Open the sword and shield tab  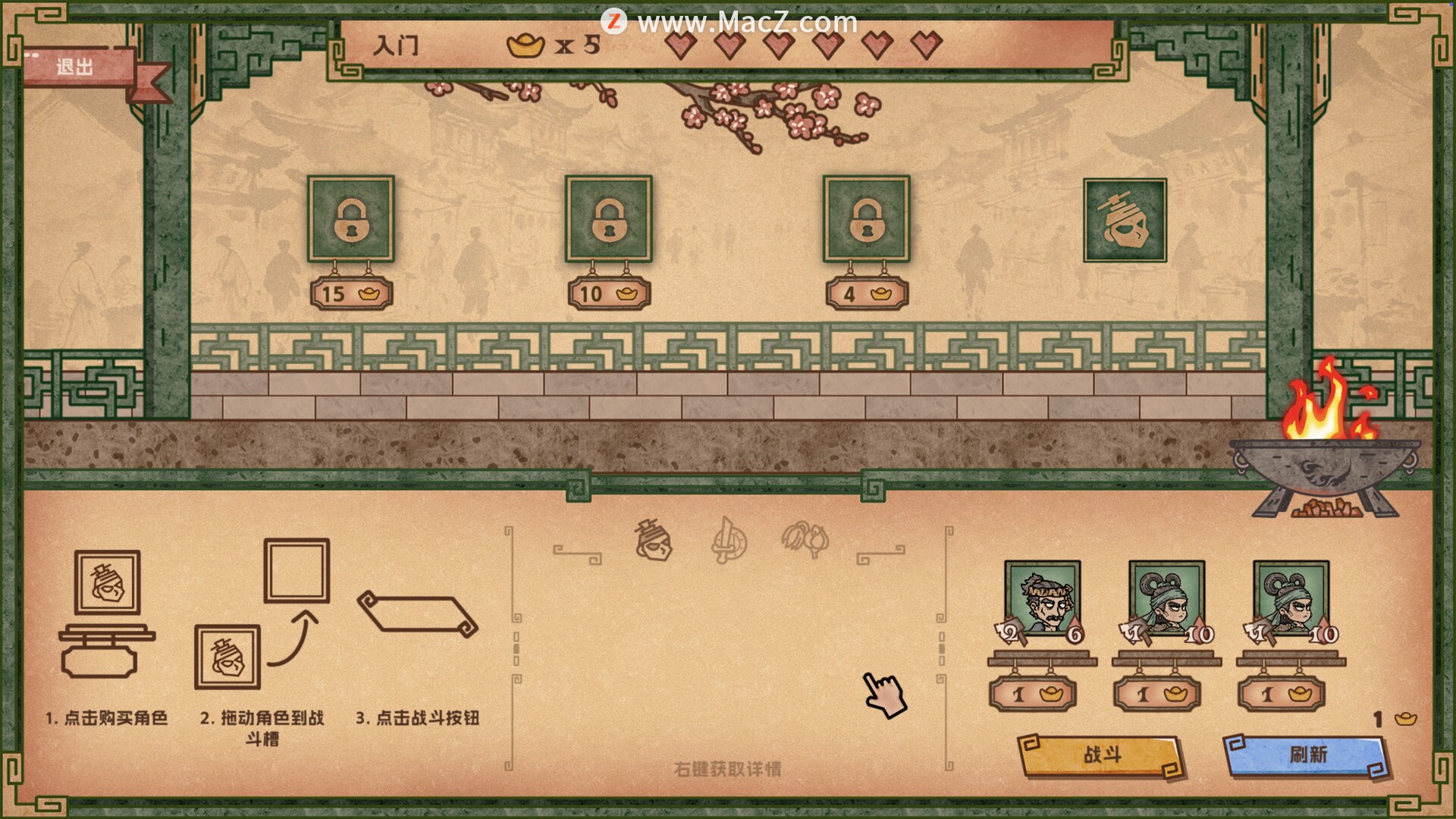[x=729, y=541]
